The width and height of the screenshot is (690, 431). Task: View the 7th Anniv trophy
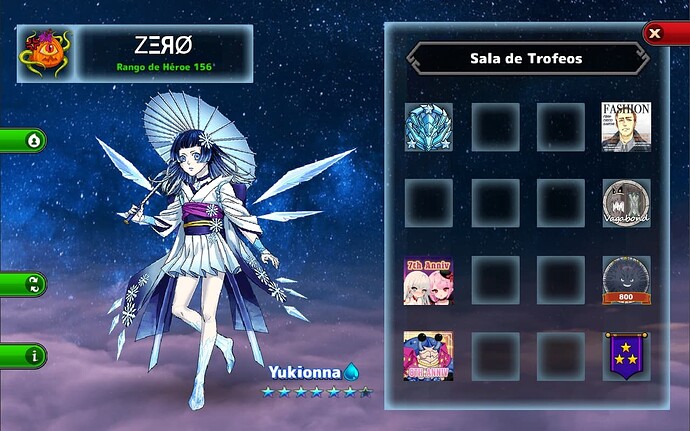(428, 280)
